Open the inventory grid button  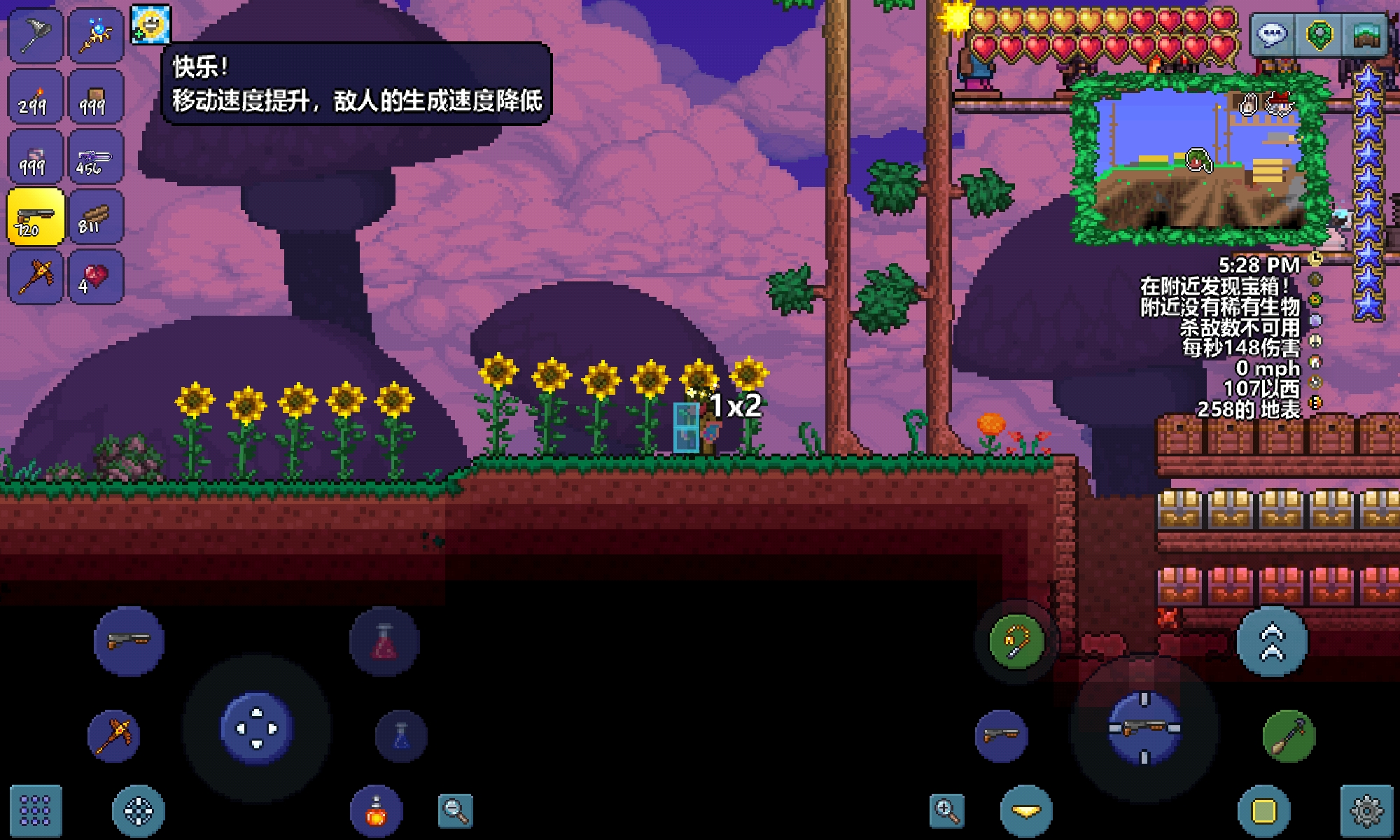(x=35, y=811)
